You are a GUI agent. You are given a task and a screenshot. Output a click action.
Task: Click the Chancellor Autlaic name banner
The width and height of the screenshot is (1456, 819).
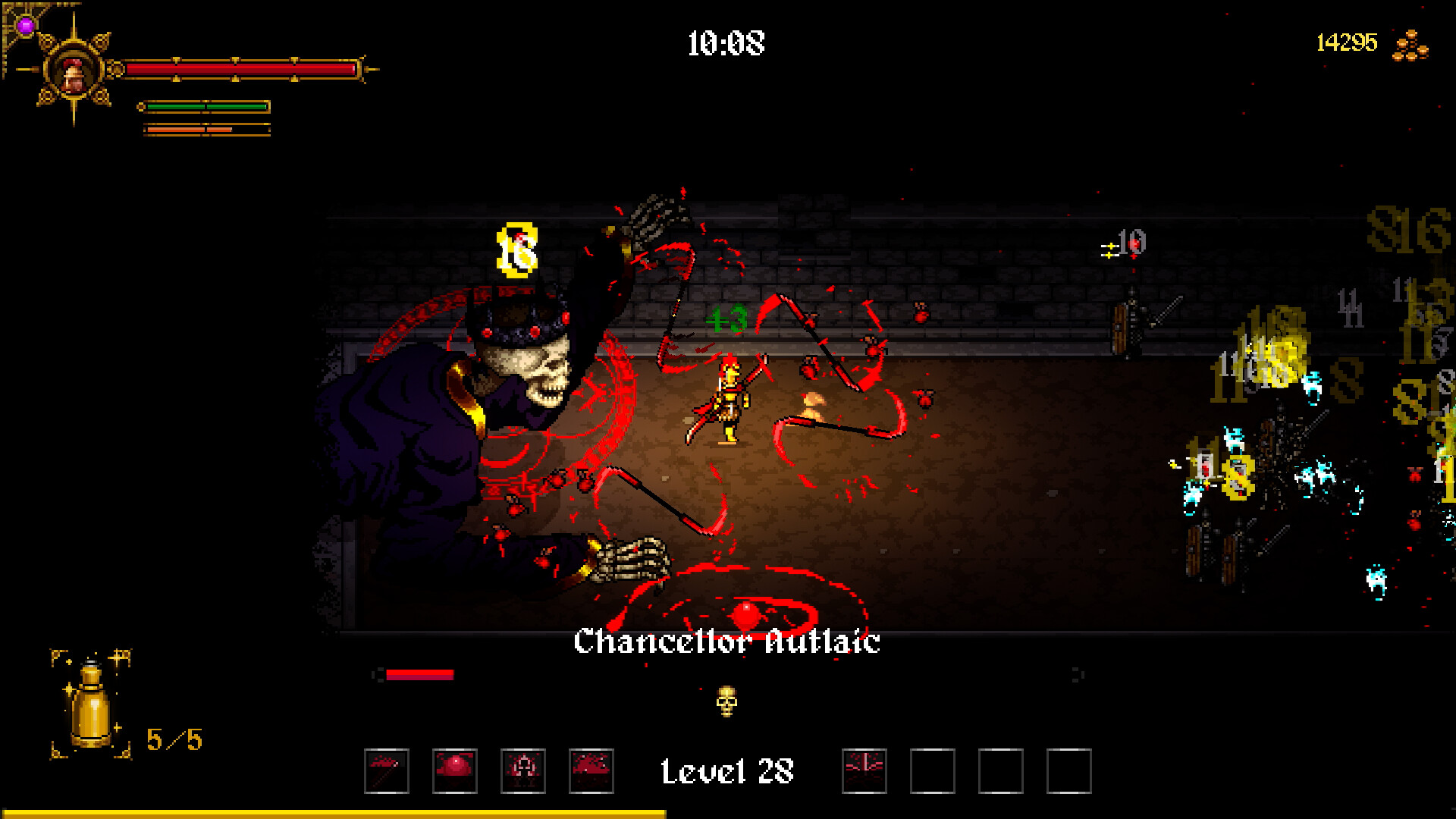coord(727,643)
